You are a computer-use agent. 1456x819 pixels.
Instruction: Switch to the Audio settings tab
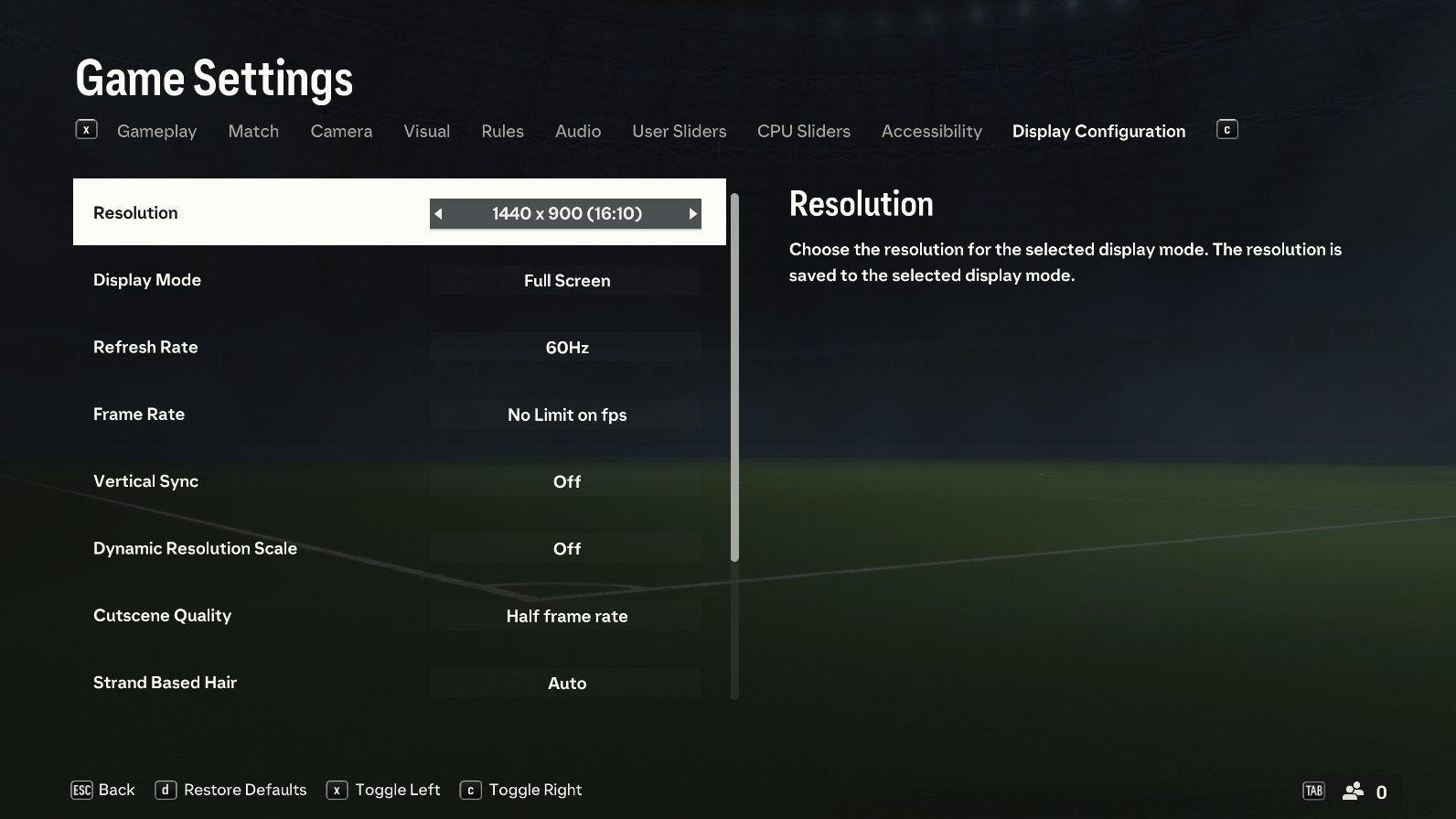(577, 131)
